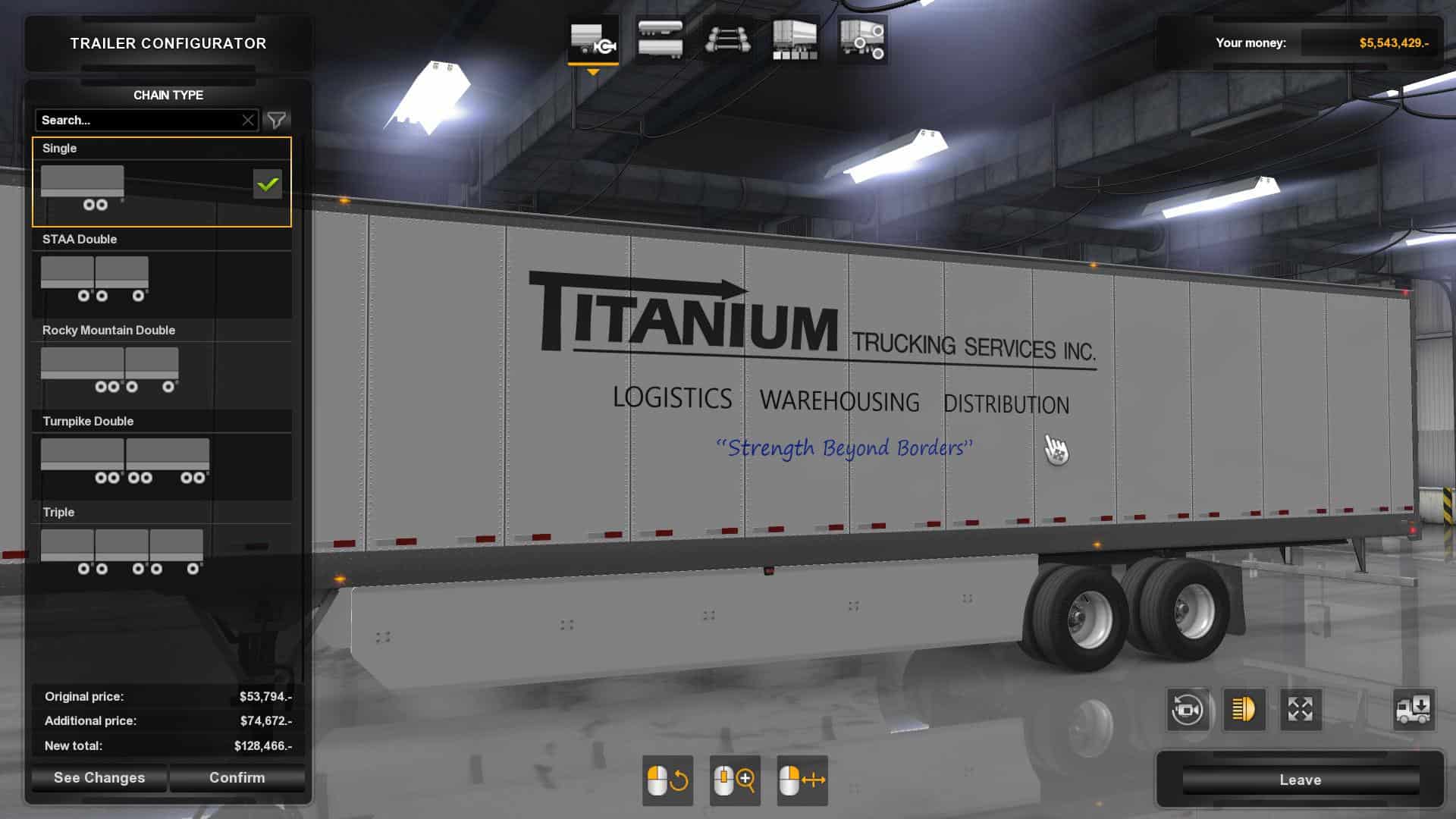Open the chassis frame tab

tap(727, 39)
